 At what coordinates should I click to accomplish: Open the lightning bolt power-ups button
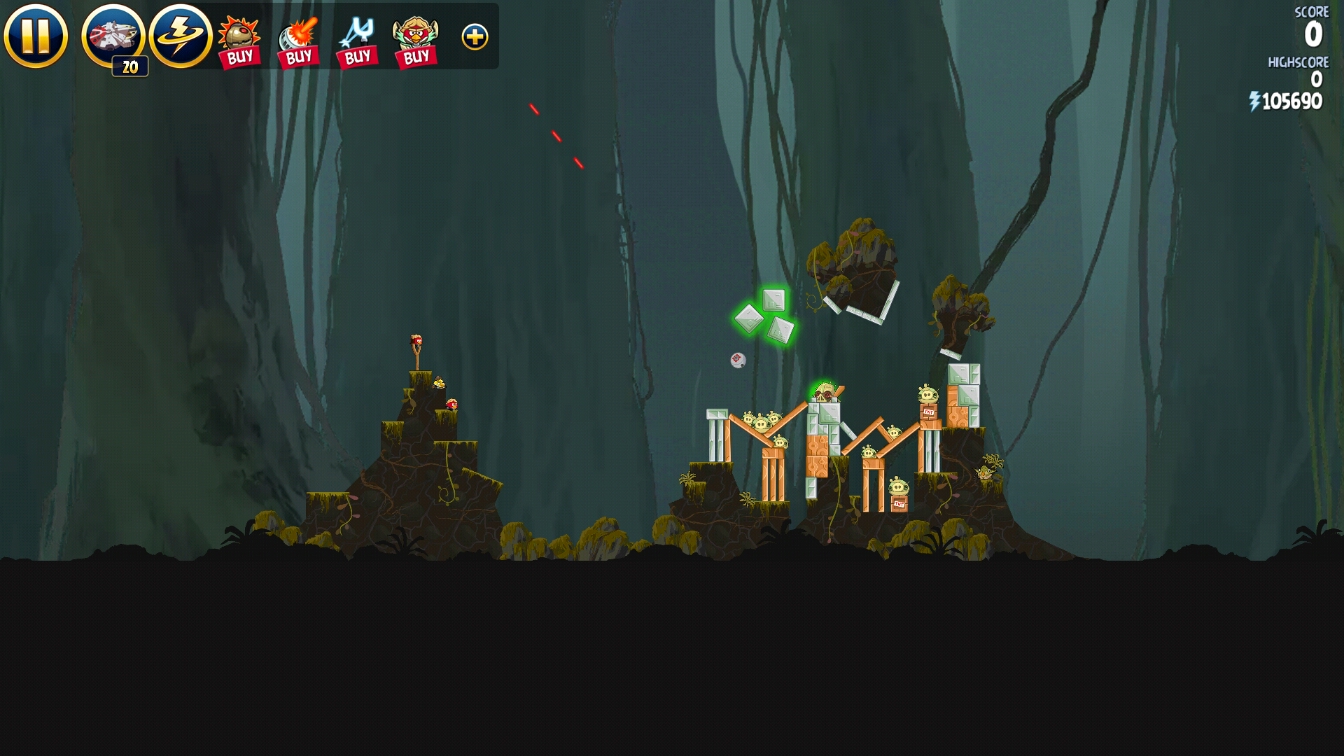click(x=181, y=36)
